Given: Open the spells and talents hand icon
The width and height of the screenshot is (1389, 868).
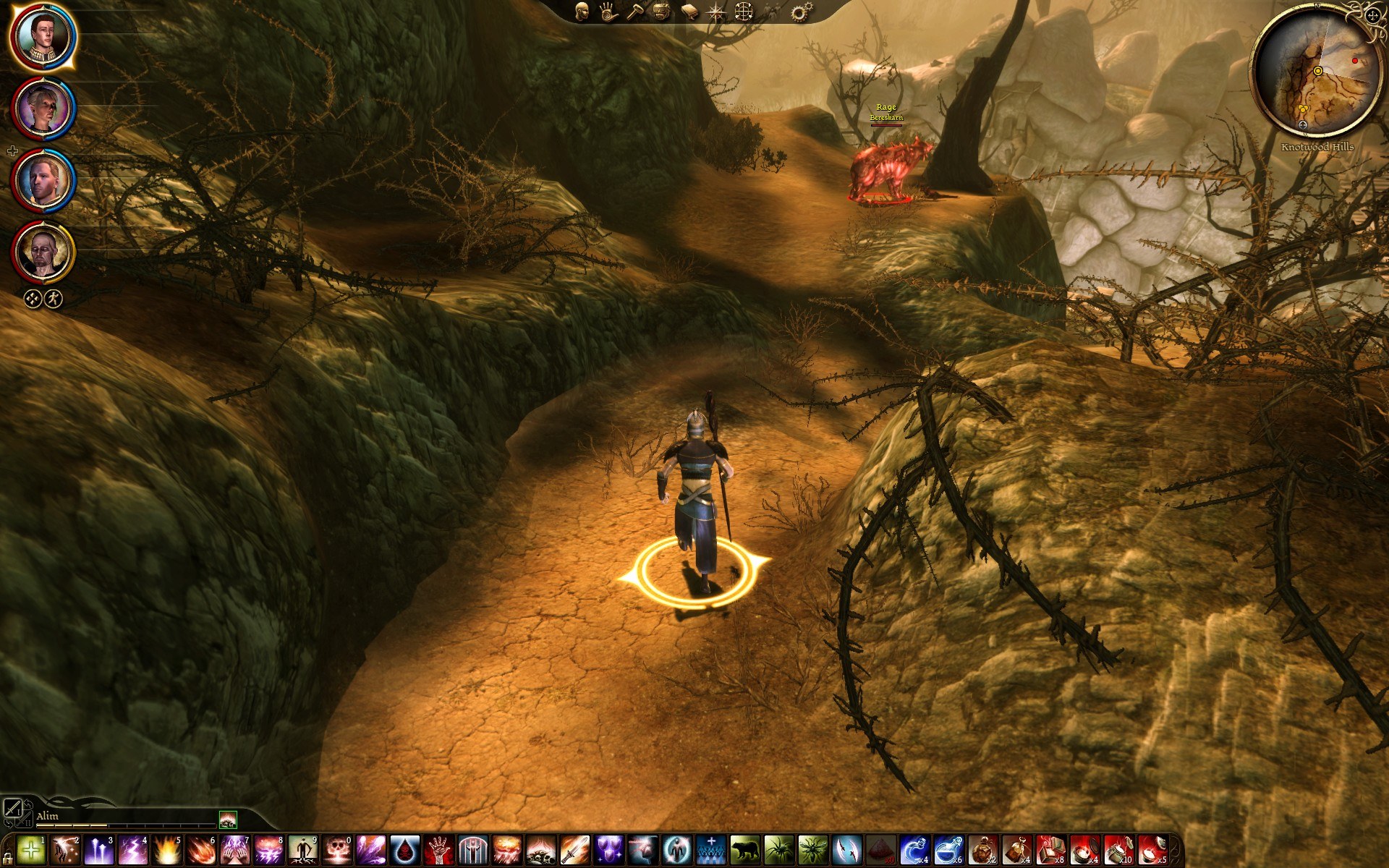Looking at the screenshot, I should click(x=608, y=12).
